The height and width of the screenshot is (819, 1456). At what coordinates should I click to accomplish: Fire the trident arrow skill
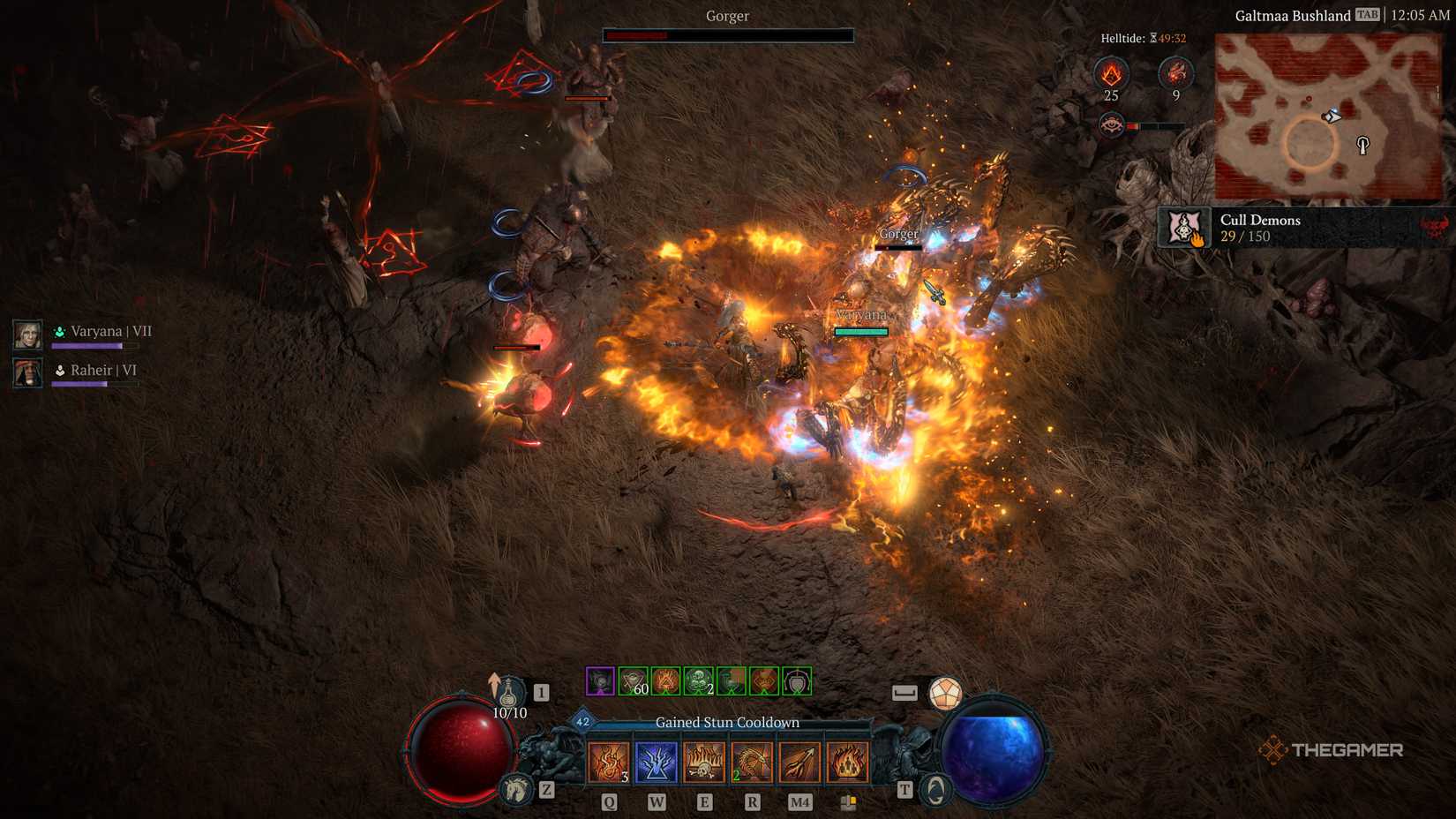tap(799, 762)
